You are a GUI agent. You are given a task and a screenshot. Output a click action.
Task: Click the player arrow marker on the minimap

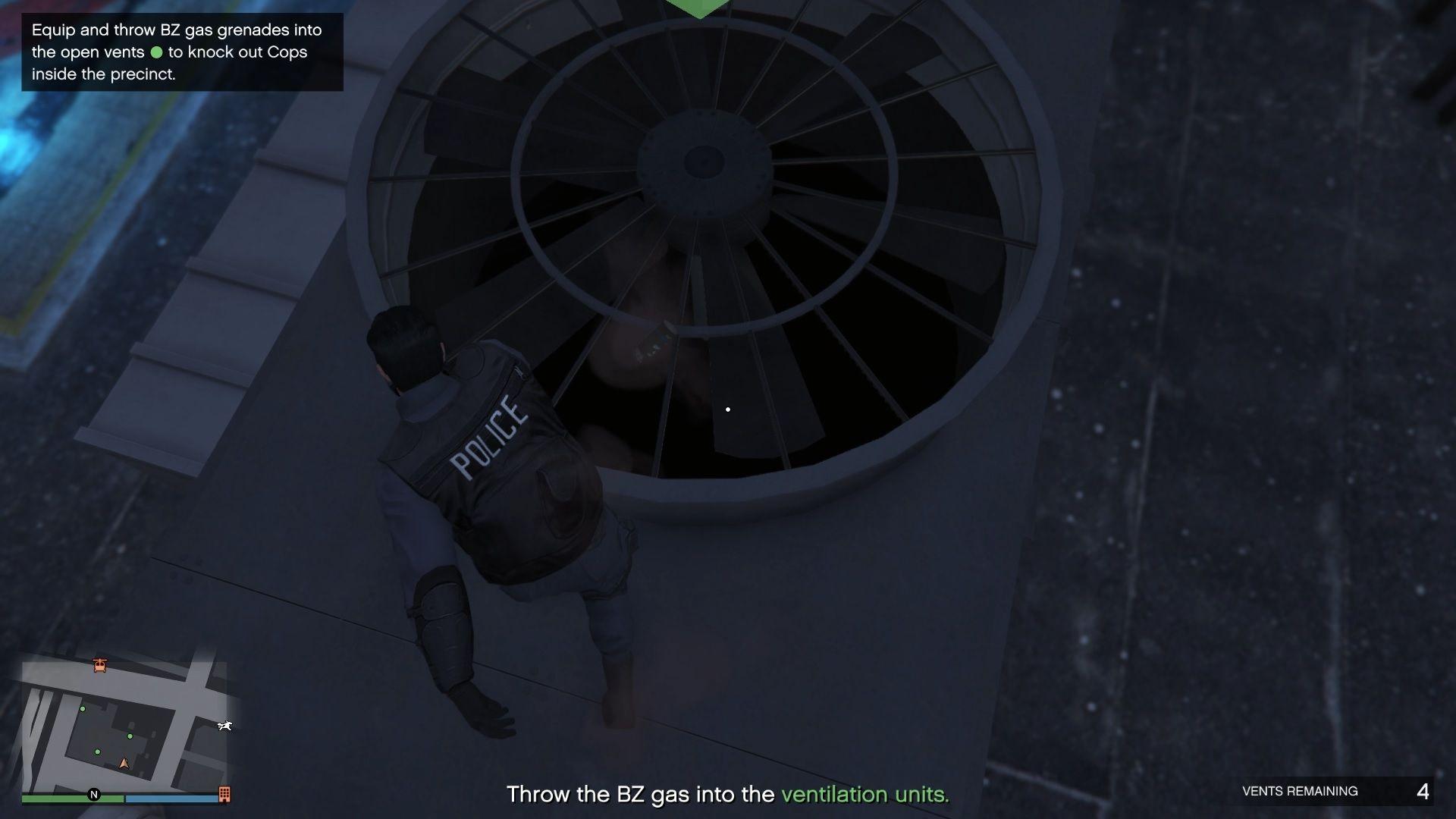(x=124, y=764)
